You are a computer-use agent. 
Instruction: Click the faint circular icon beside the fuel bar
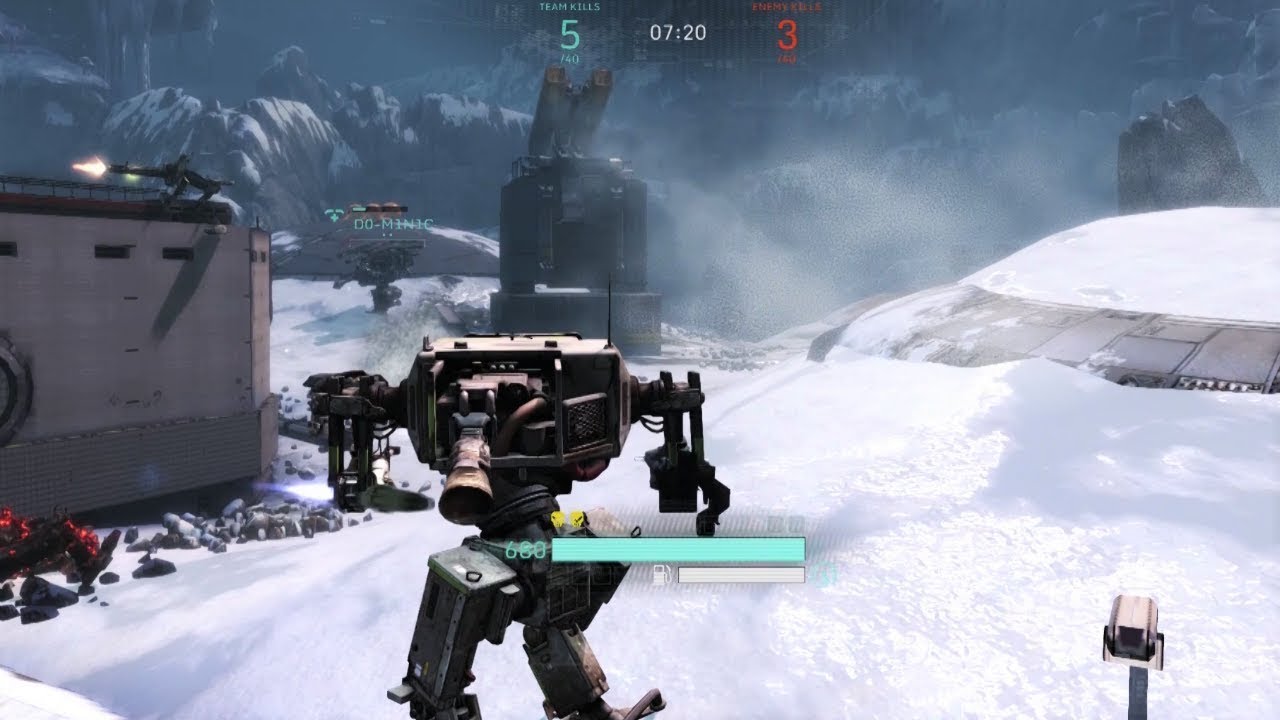coord(824,575)
